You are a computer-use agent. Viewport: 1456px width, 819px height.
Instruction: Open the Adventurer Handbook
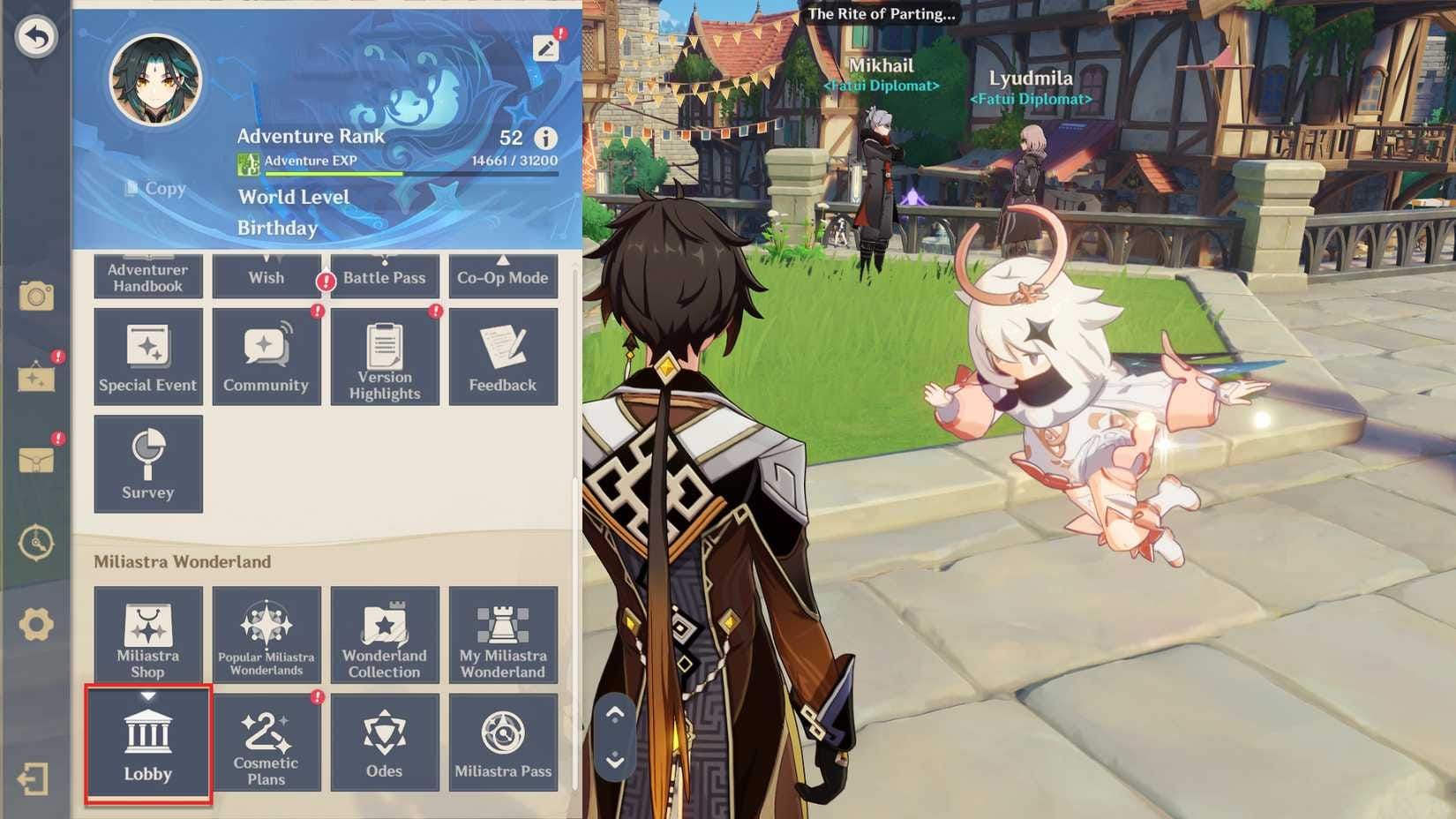(147, 274)
